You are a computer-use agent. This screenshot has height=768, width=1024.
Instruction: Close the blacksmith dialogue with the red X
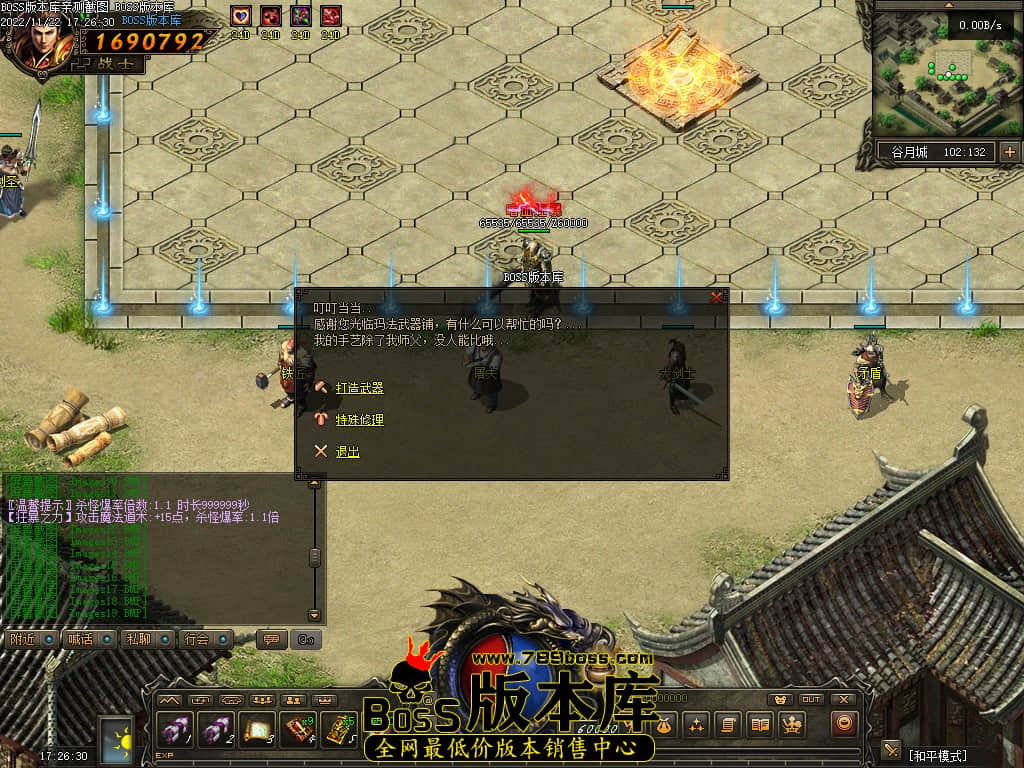(716, 297)
